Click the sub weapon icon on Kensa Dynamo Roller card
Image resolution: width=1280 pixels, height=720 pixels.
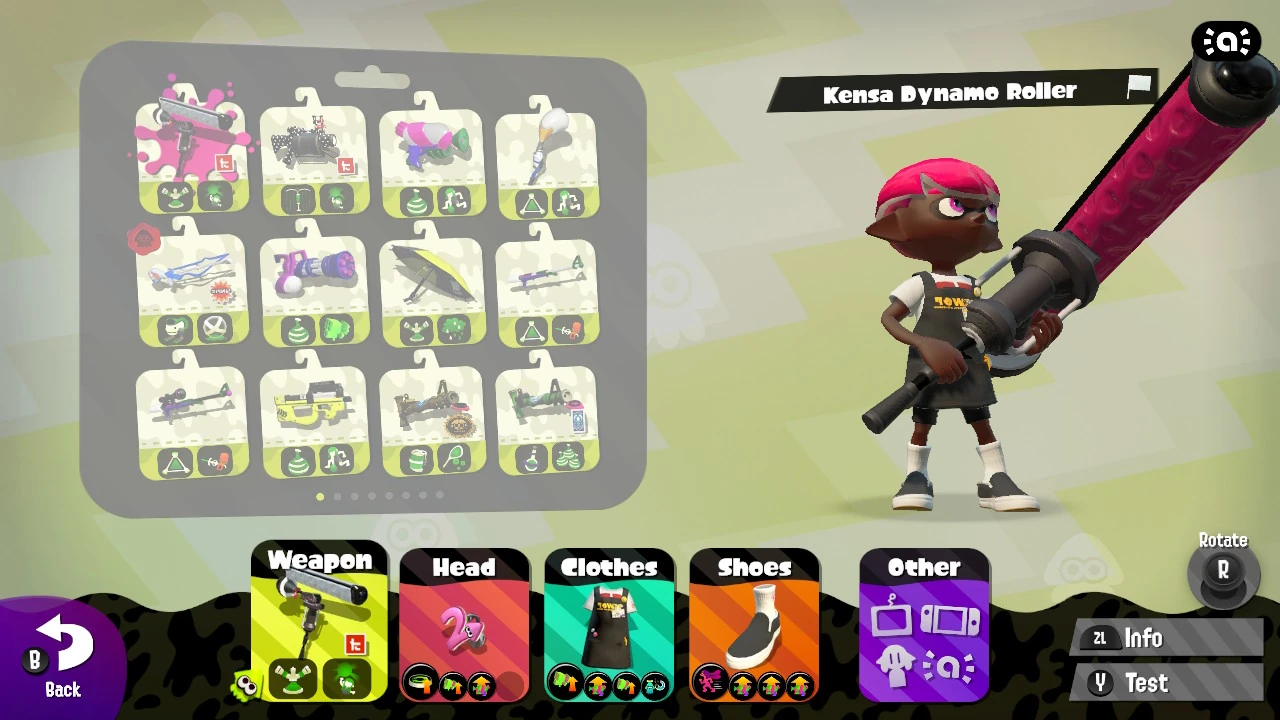[177, 196]
